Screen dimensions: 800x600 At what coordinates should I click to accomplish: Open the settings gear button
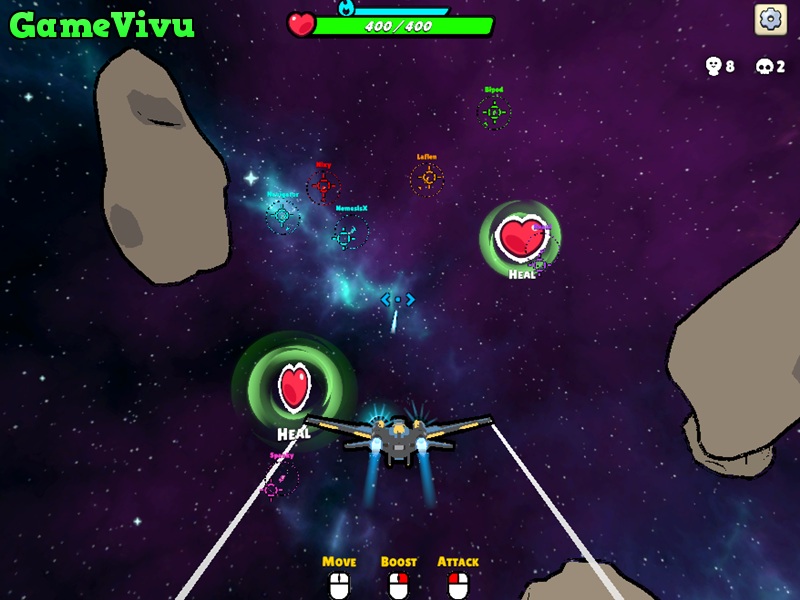[x=769, y=19]
